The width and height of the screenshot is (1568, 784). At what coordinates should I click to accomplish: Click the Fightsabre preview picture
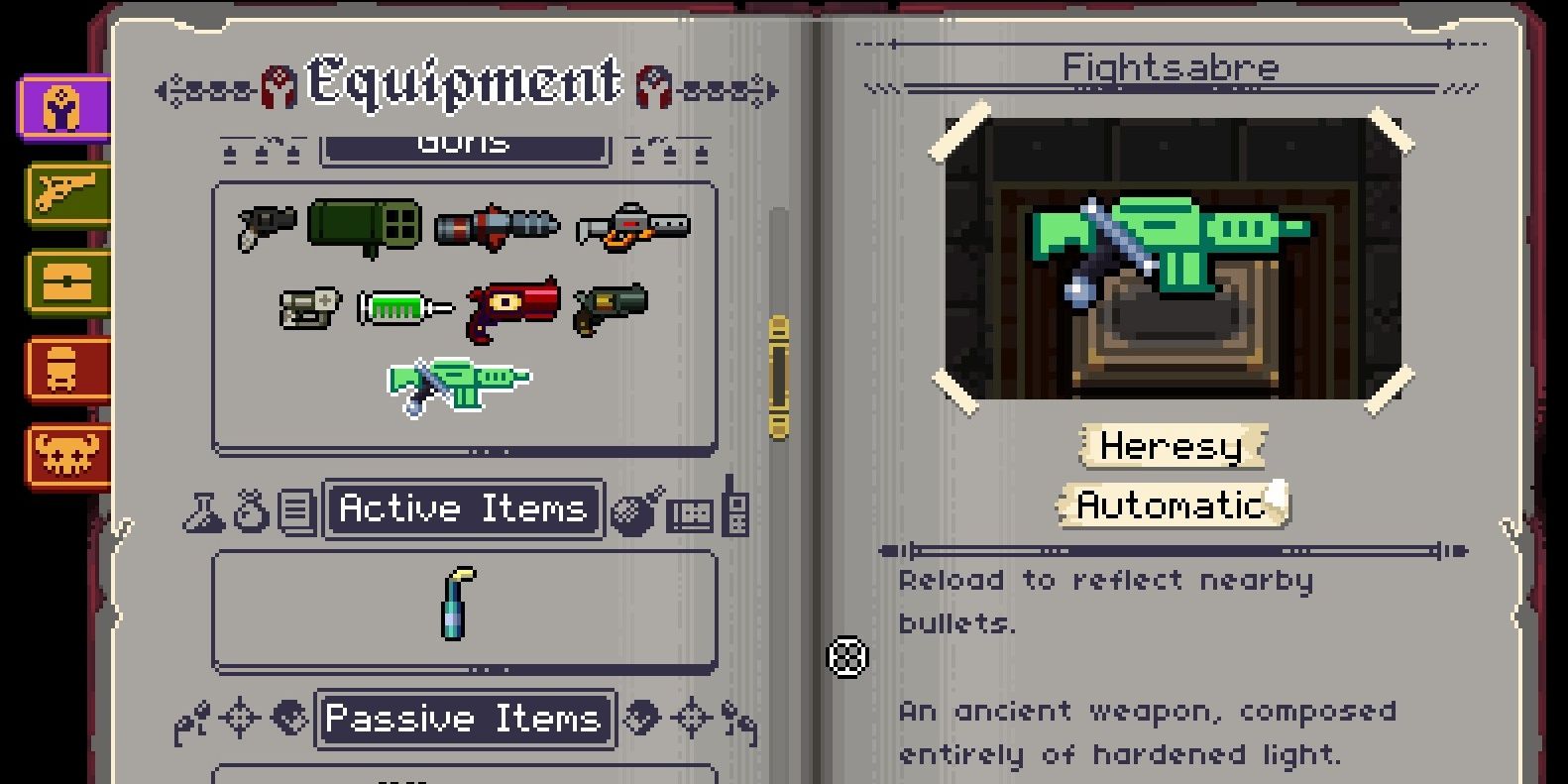point(1172,259)
